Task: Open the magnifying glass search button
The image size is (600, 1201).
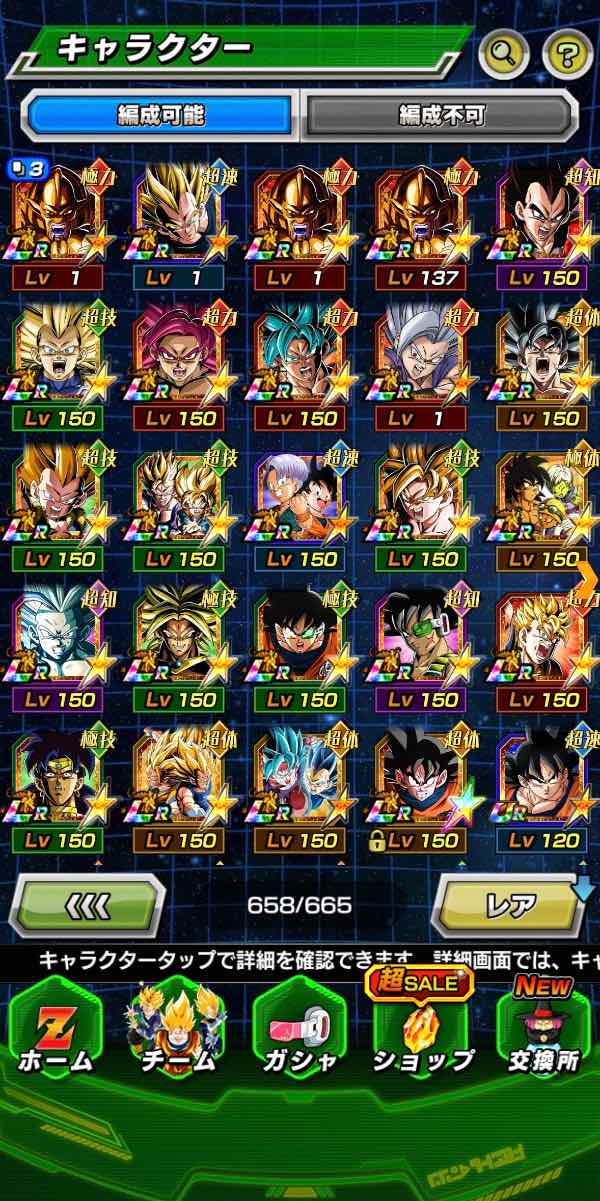Action: pos(503,54)
